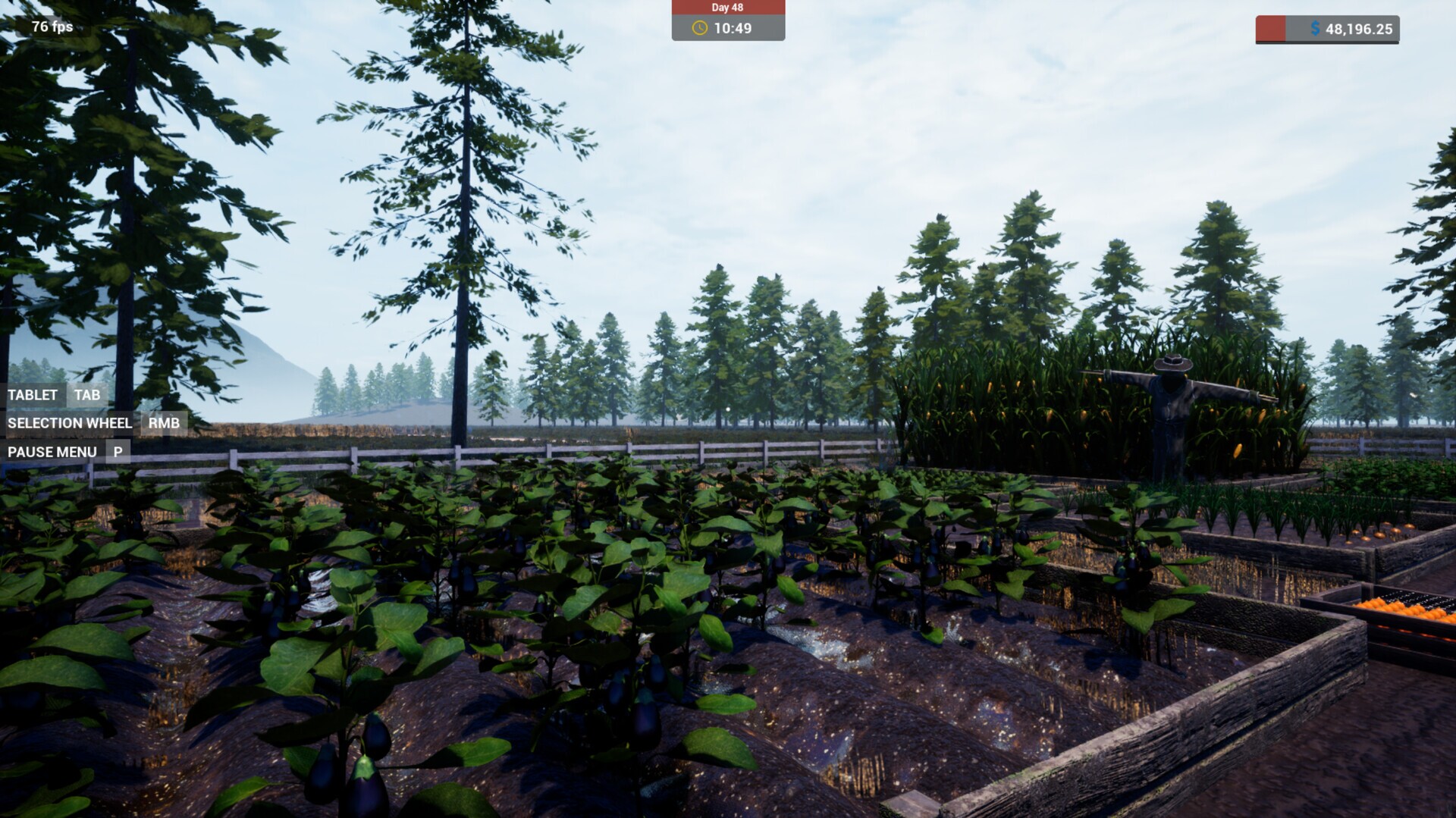The width and height of the screenshot is (1456, 818).
Task: Click the RMB badge beside SELECTION WHEEL
Action: (x=163, y=423)
